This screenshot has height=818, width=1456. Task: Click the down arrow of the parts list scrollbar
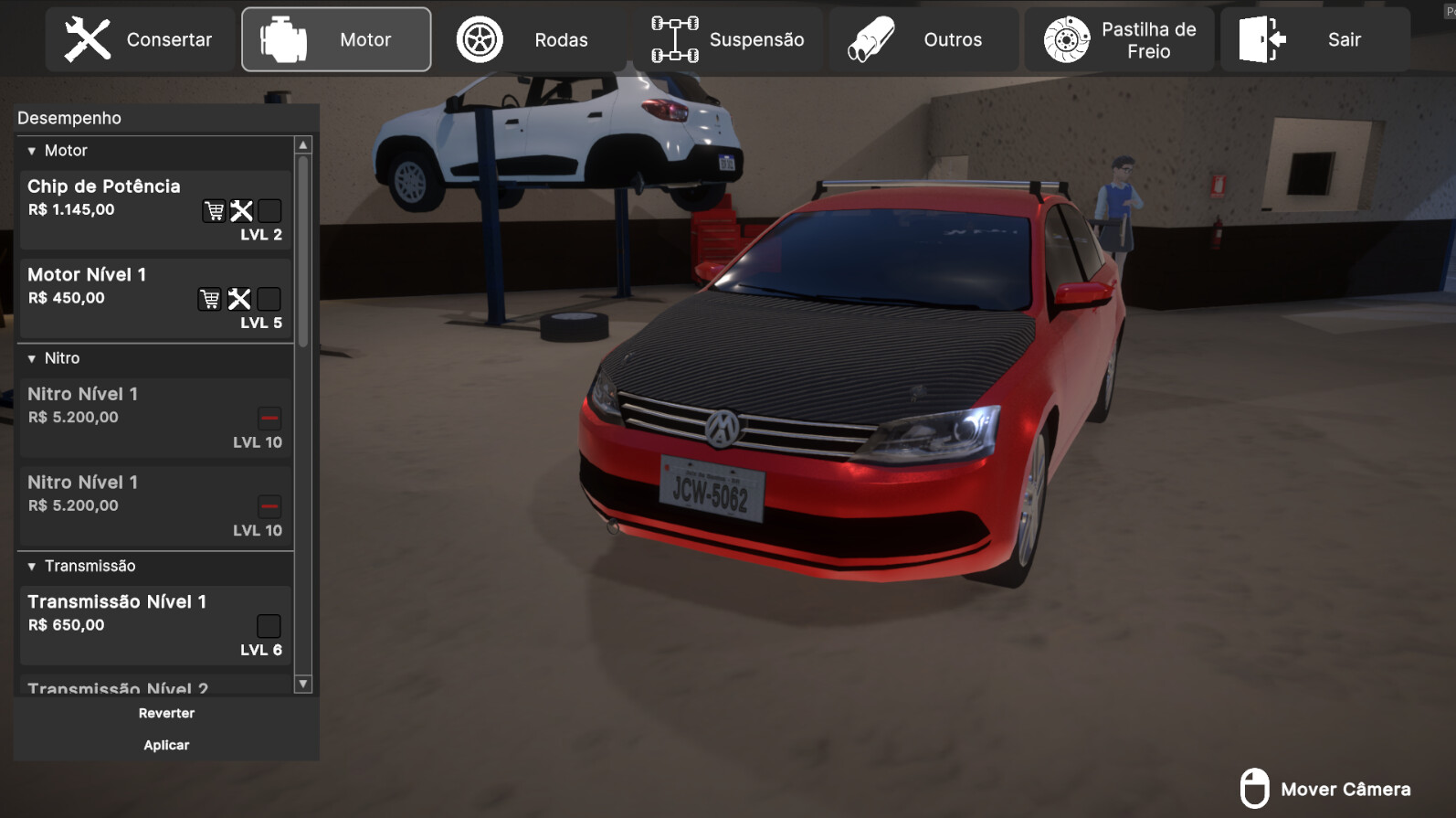point(301,685)
